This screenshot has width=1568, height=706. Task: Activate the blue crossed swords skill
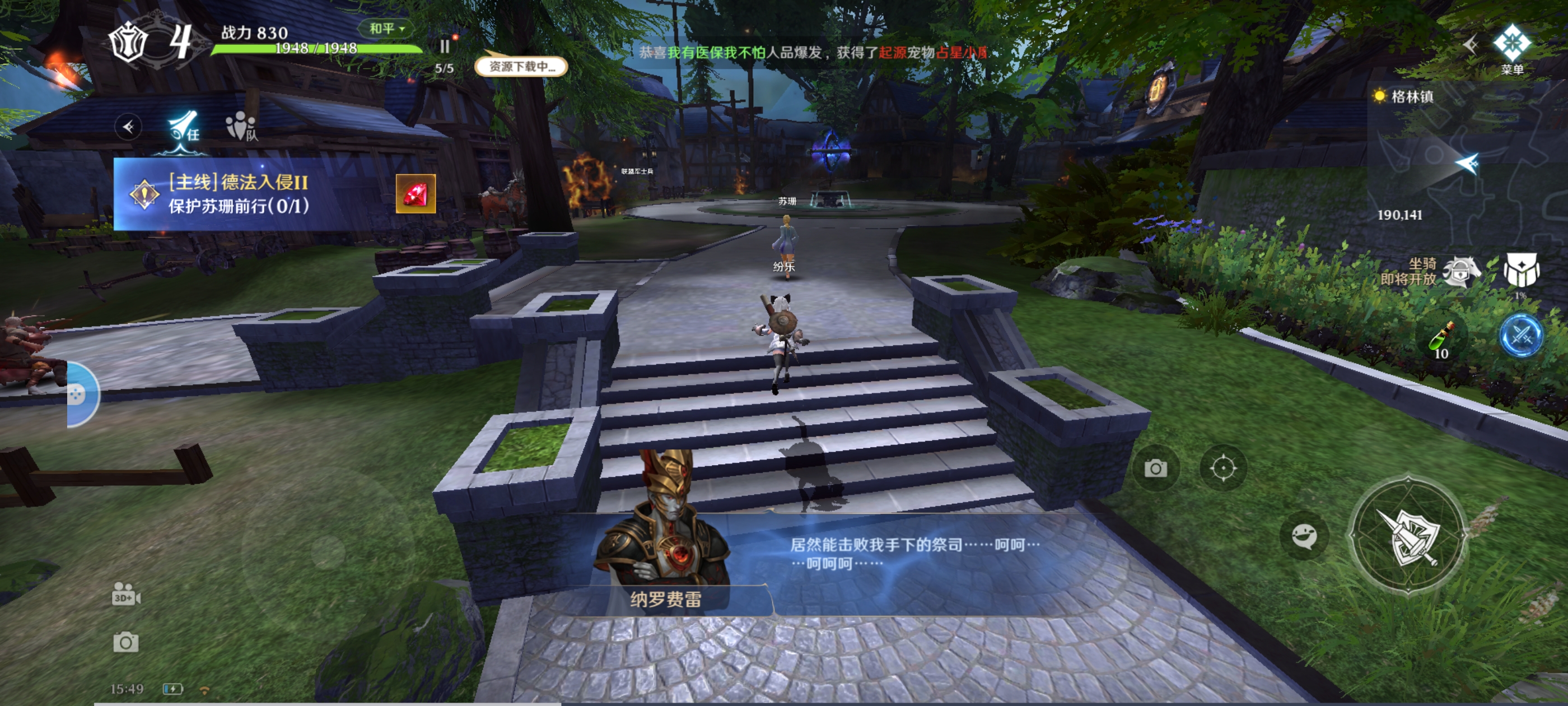pyautogui.click(x=1520, y=335)
